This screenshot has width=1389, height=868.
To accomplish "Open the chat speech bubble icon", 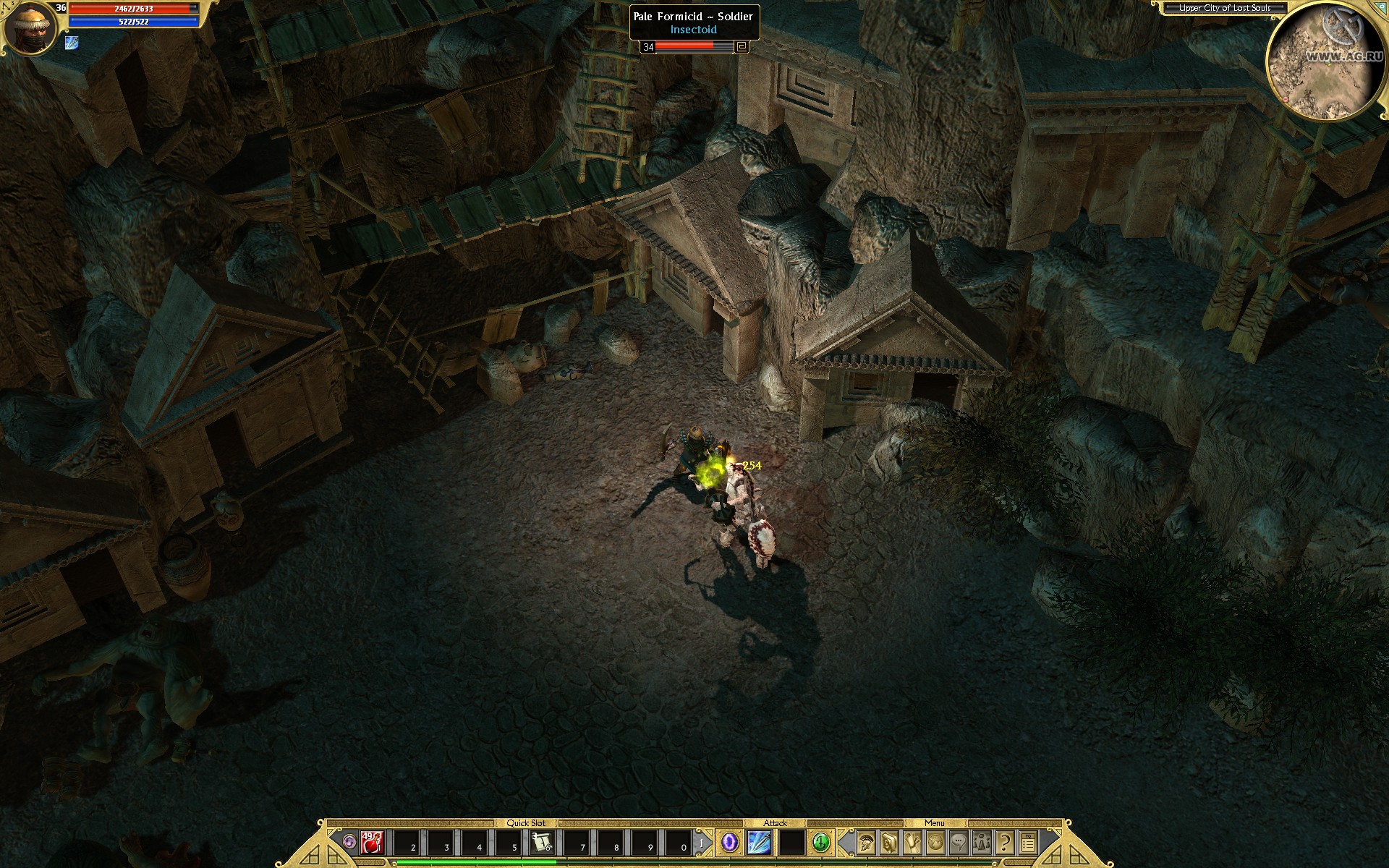I will click(x=959, y=842).
